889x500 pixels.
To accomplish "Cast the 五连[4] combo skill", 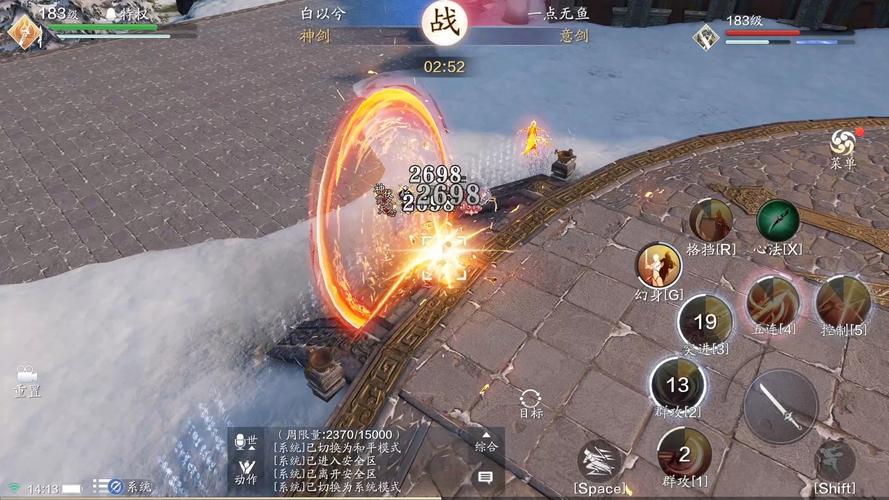I will coord(772,301).
